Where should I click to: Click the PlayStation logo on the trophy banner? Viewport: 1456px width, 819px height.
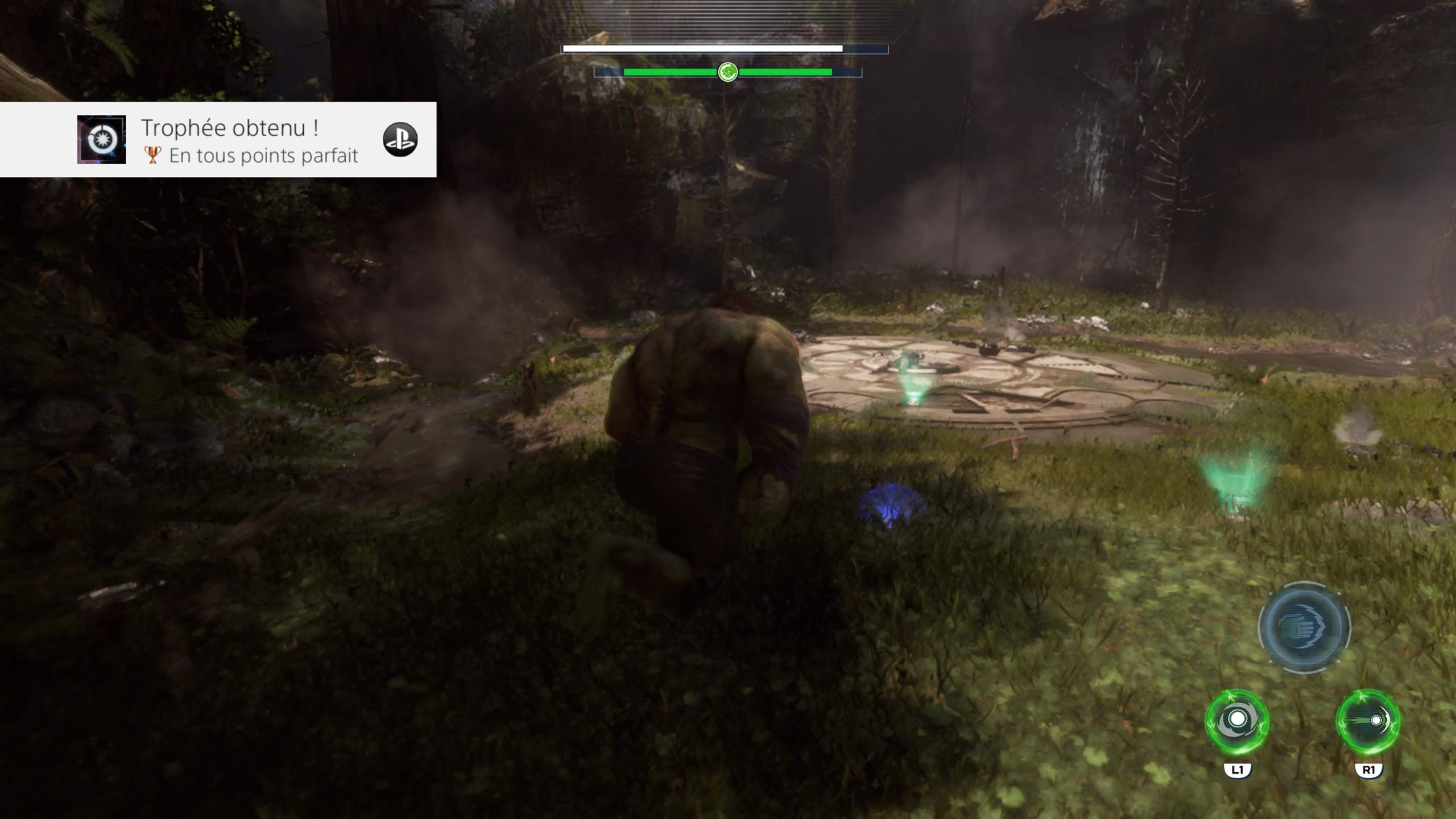[400, 139]
